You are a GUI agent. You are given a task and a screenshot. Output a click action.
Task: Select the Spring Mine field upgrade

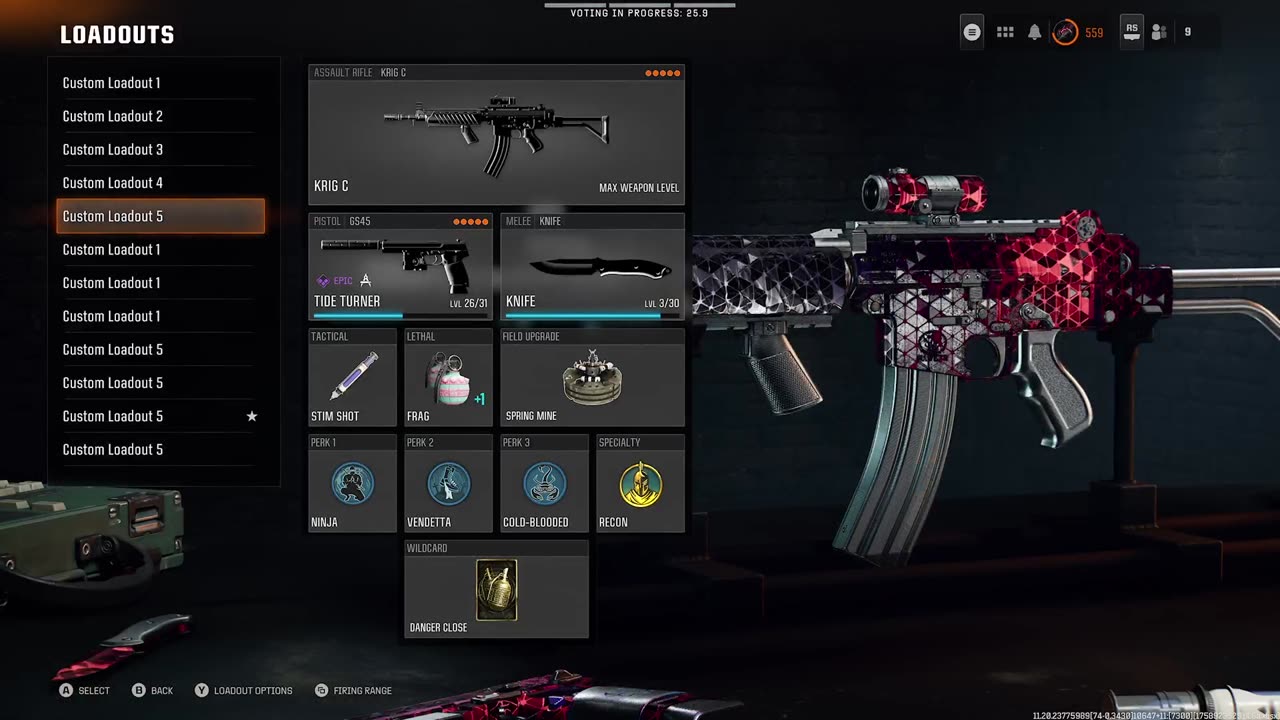pyautogui.click(x=592, y=378)
